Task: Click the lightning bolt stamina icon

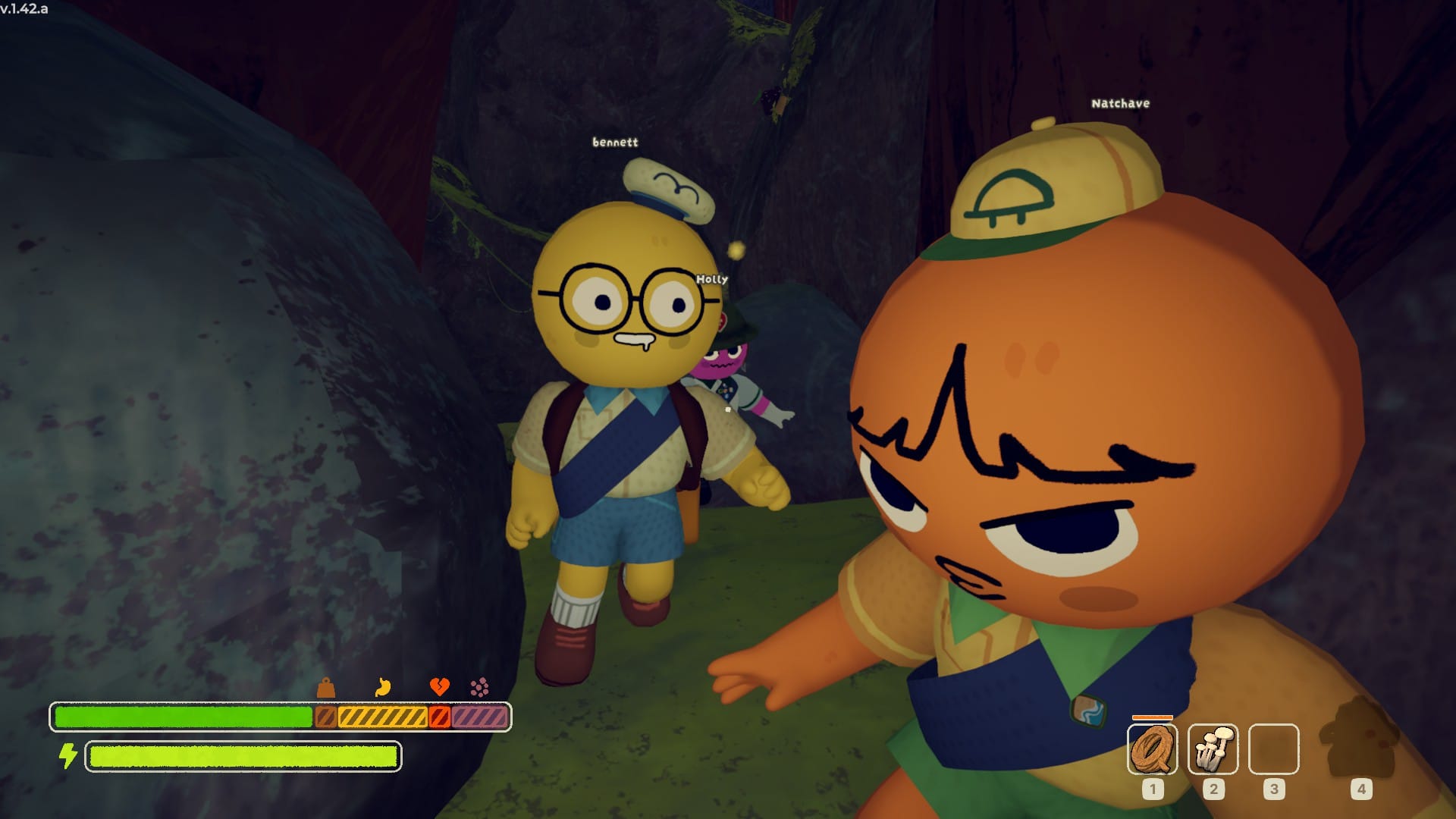Action: point(68,755)
